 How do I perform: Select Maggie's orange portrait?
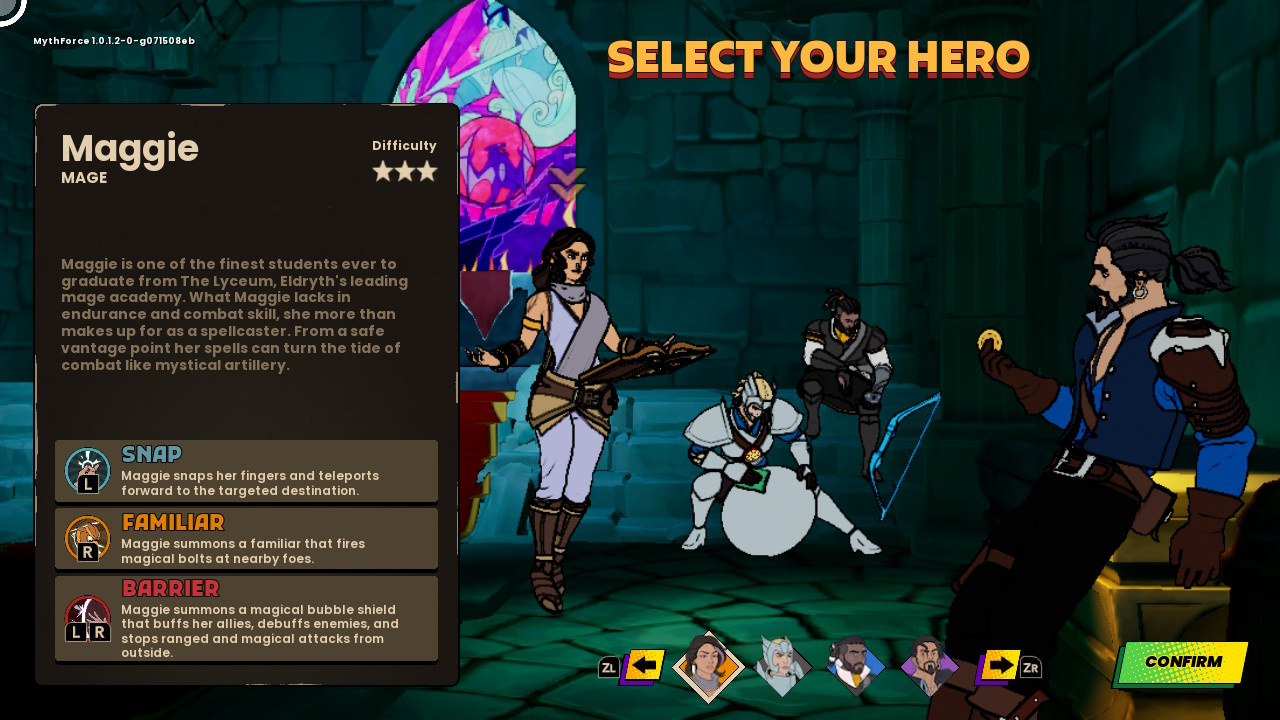[x=708, y=666]
